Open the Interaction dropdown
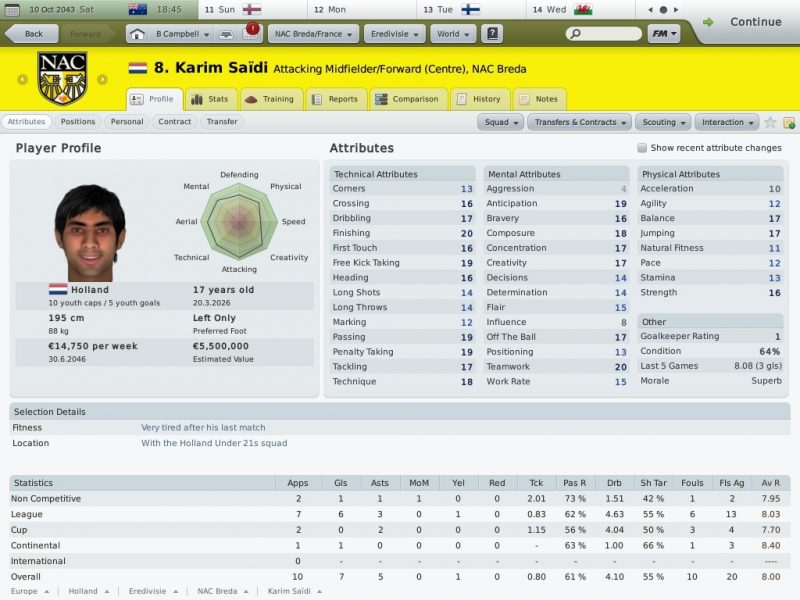This screenshot has width=800, height=600. coord(726,122)
